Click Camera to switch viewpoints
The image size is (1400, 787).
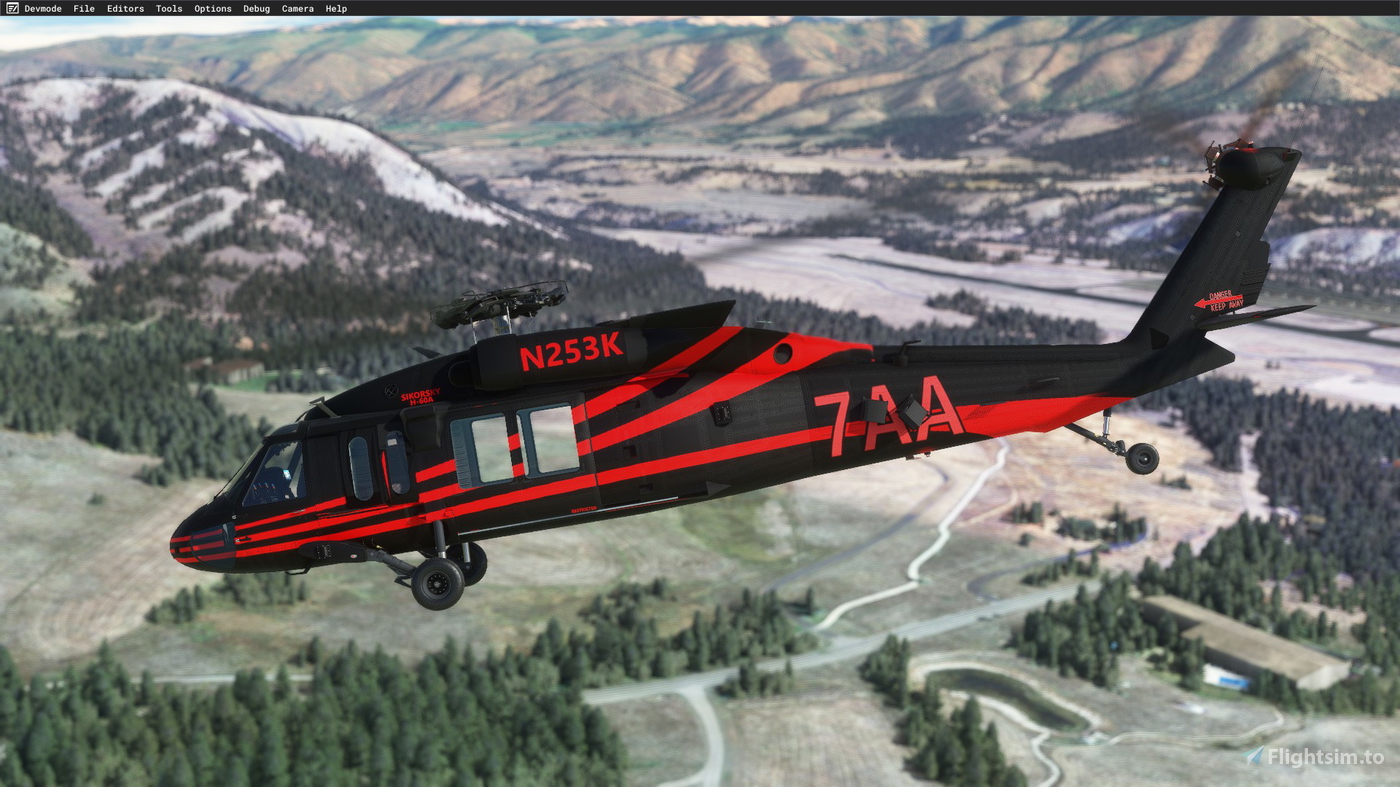tap(297, 8)
